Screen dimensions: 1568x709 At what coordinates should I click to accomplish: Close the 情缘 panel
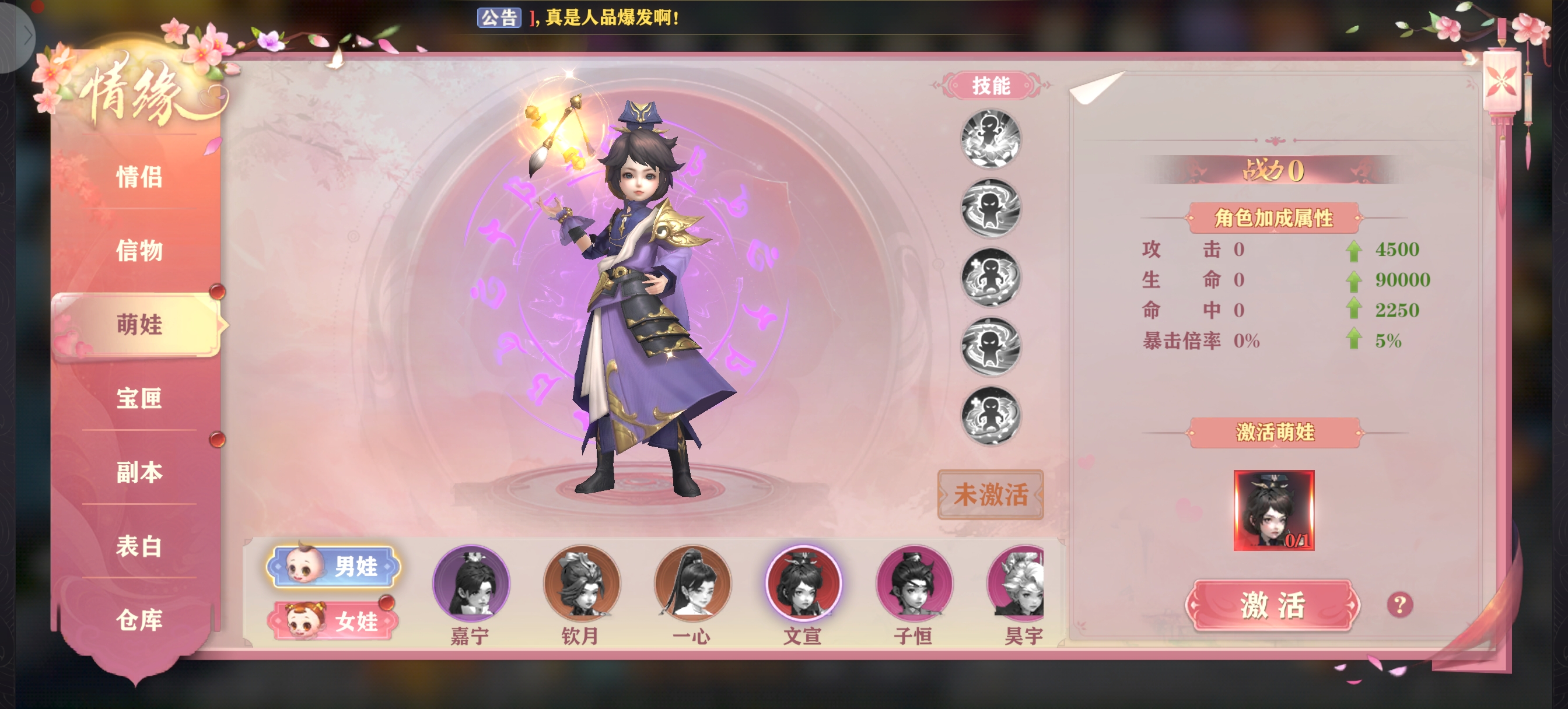[1501, 81]
